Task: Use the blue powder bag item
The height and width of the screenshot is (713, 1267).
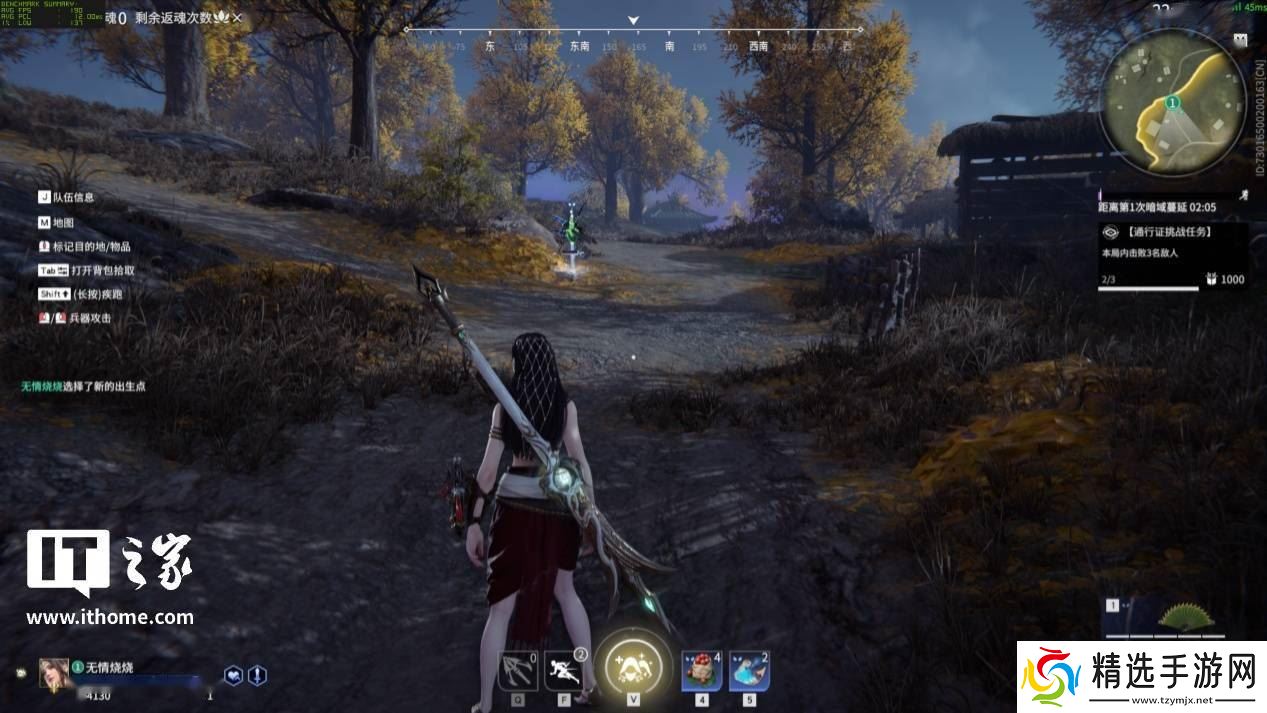Action: click(749, 670)
